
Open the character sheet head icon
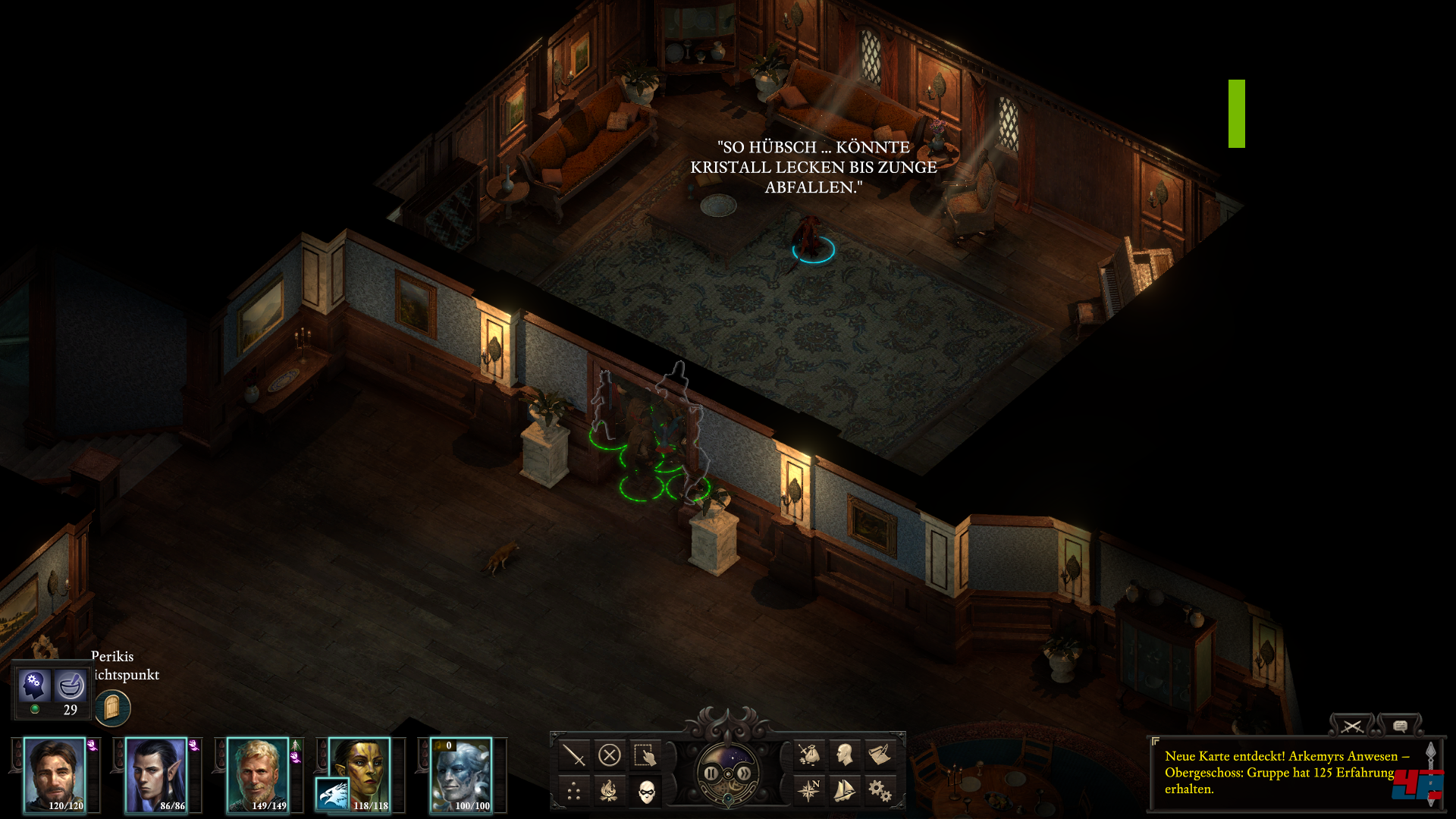click(x=845, y=755)
